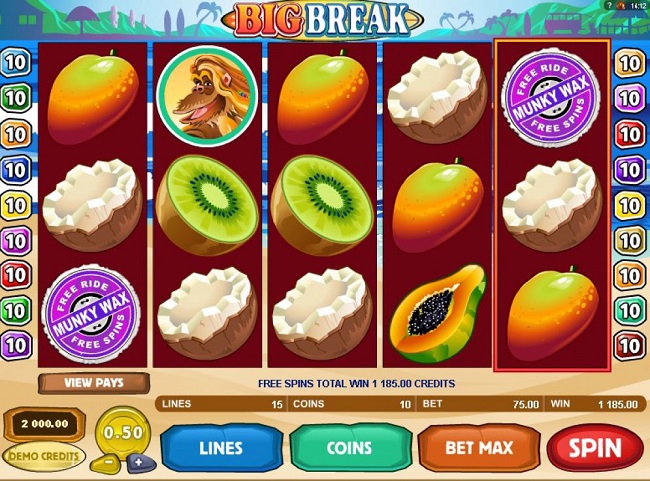
Task: Open help with the question mark icon
Action: [x=609, y=5]
